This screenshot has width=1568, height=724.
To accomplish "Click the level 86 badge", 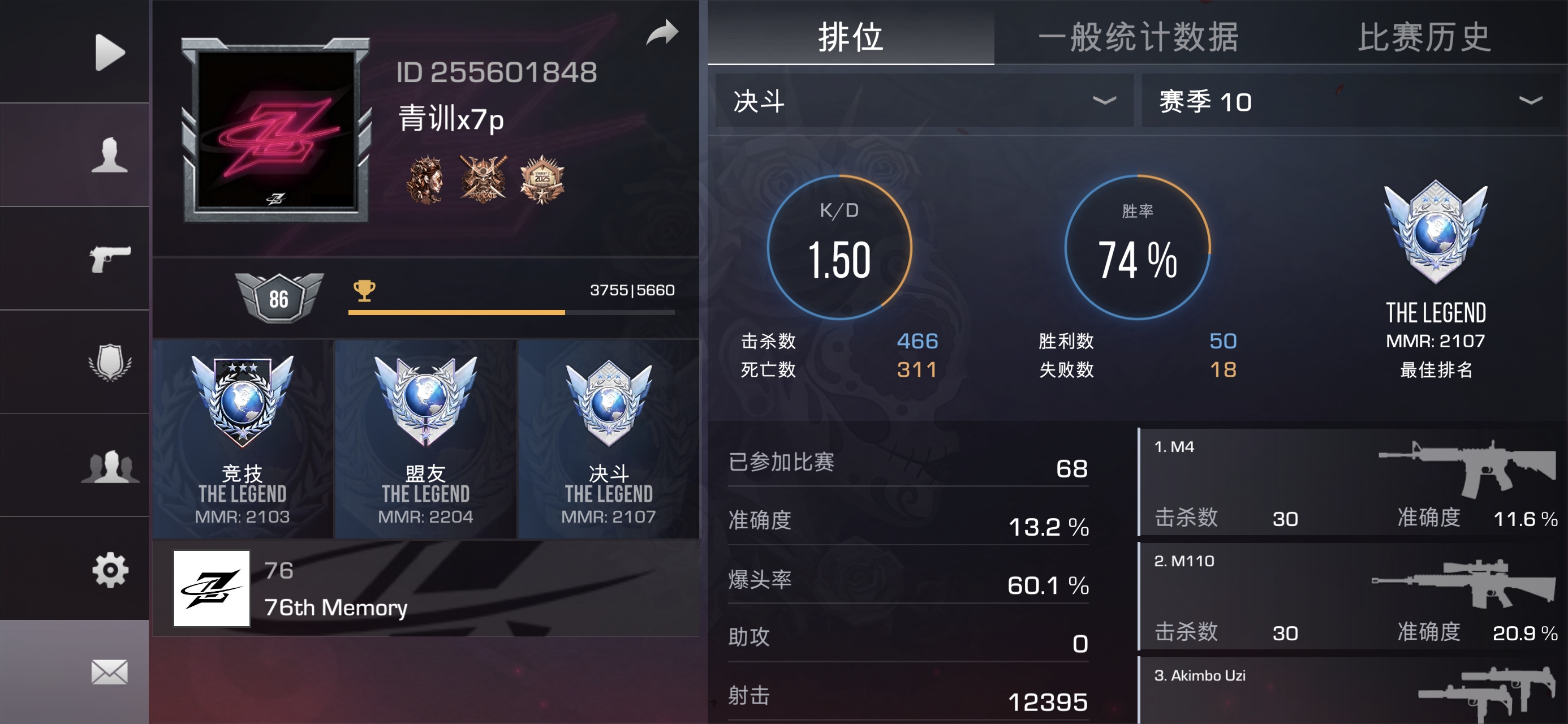I will (x=278, y=299).
